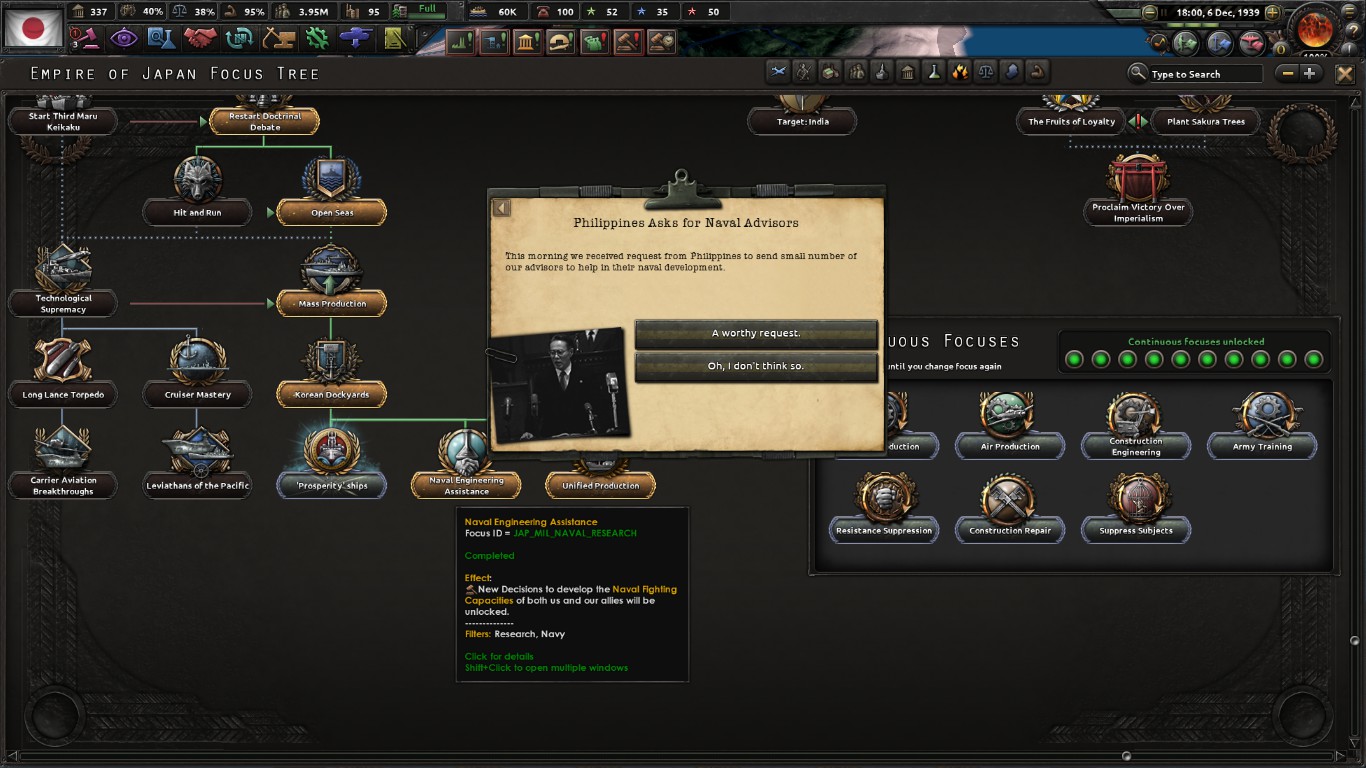Toggle the navy filter in the focus toolbar
The image size is (1366, 768).
click(x=882, y=71)
